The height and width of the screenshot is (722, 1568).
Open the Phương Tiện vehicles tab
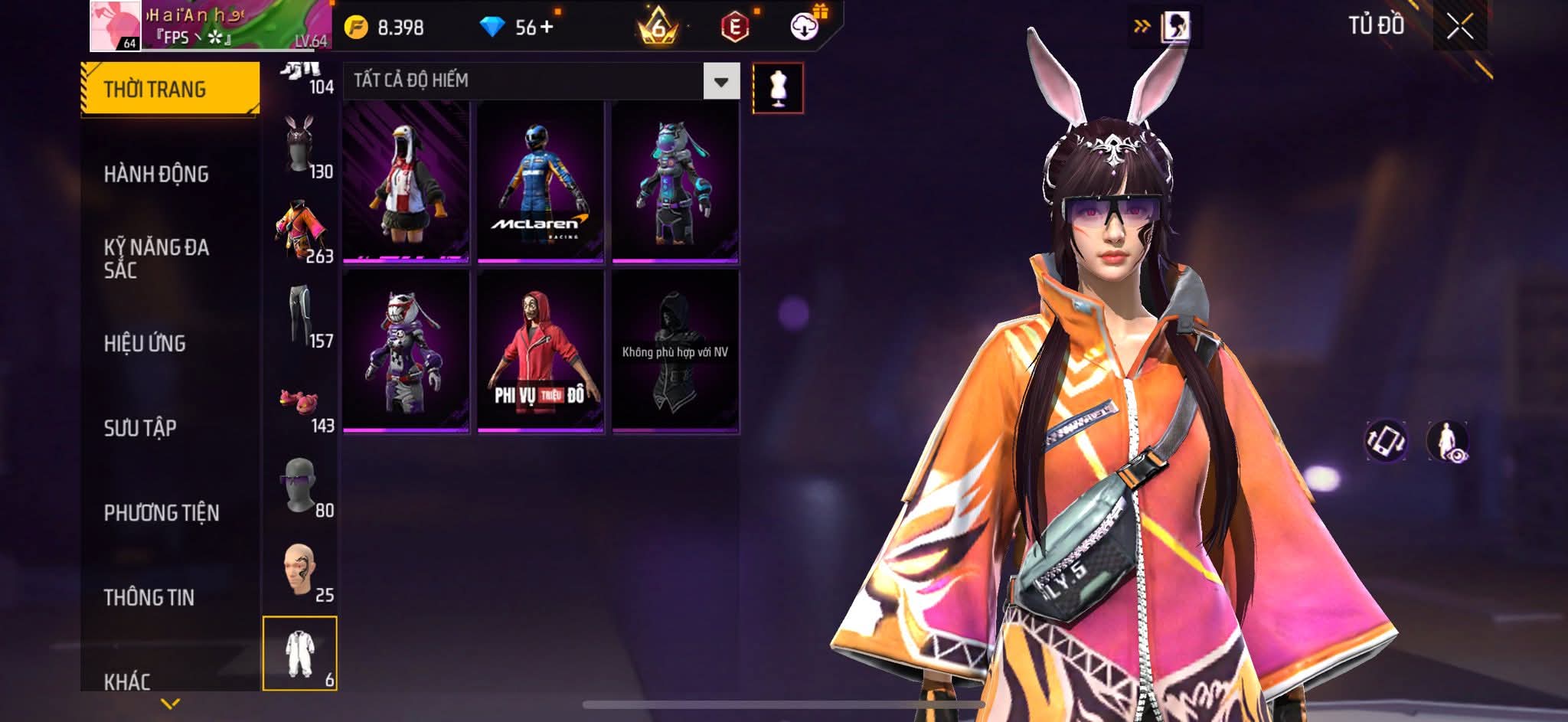pos(162,513)
